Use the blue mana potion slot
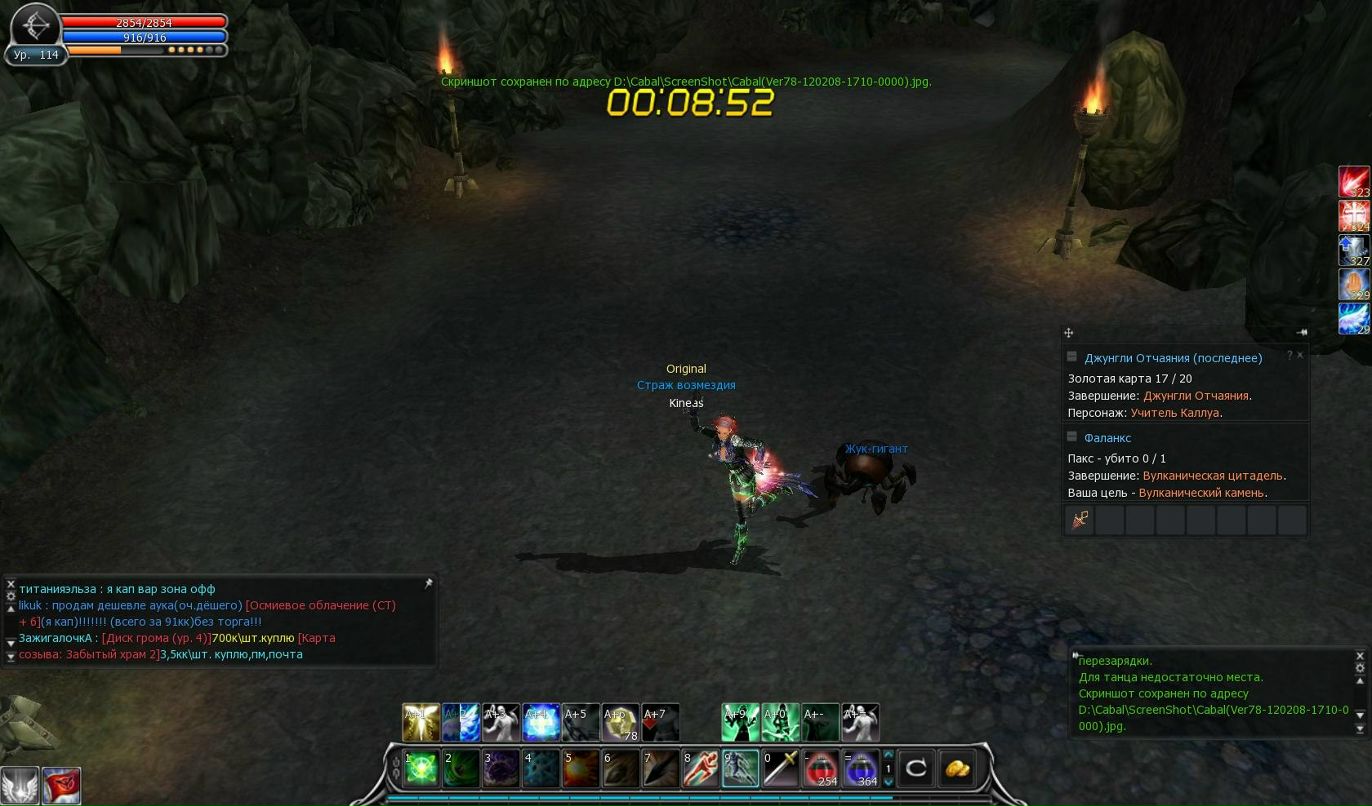 pyautogui.click(x=861, y=768)
